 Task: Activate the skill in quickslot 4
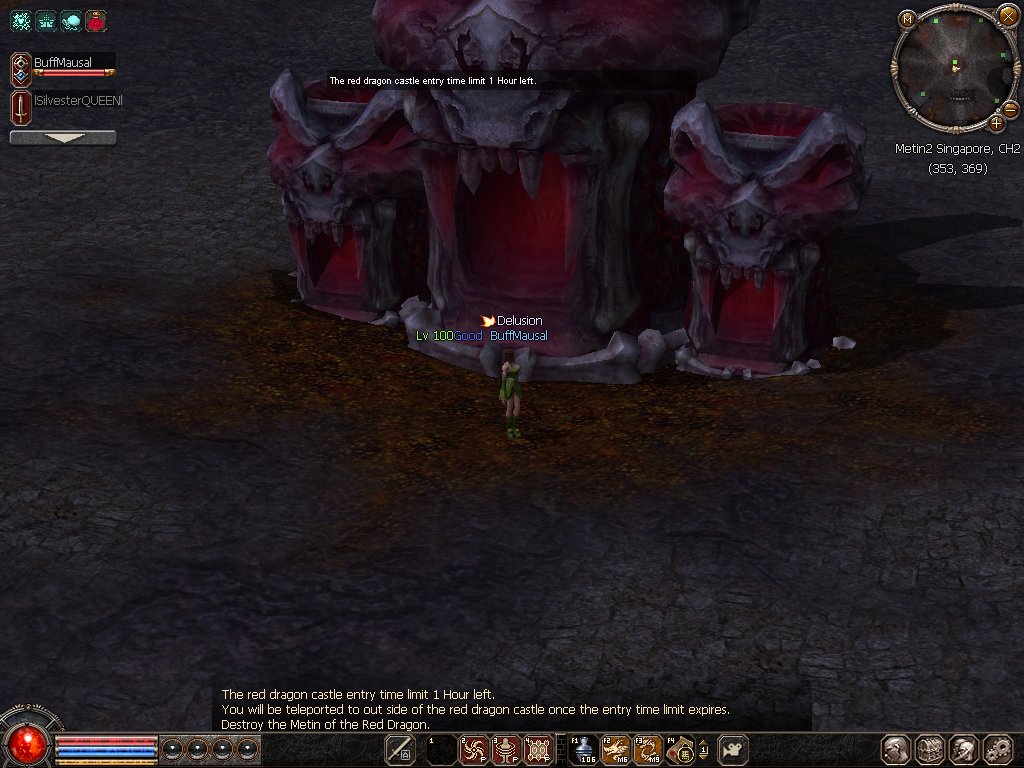click(x=538, y=749)
